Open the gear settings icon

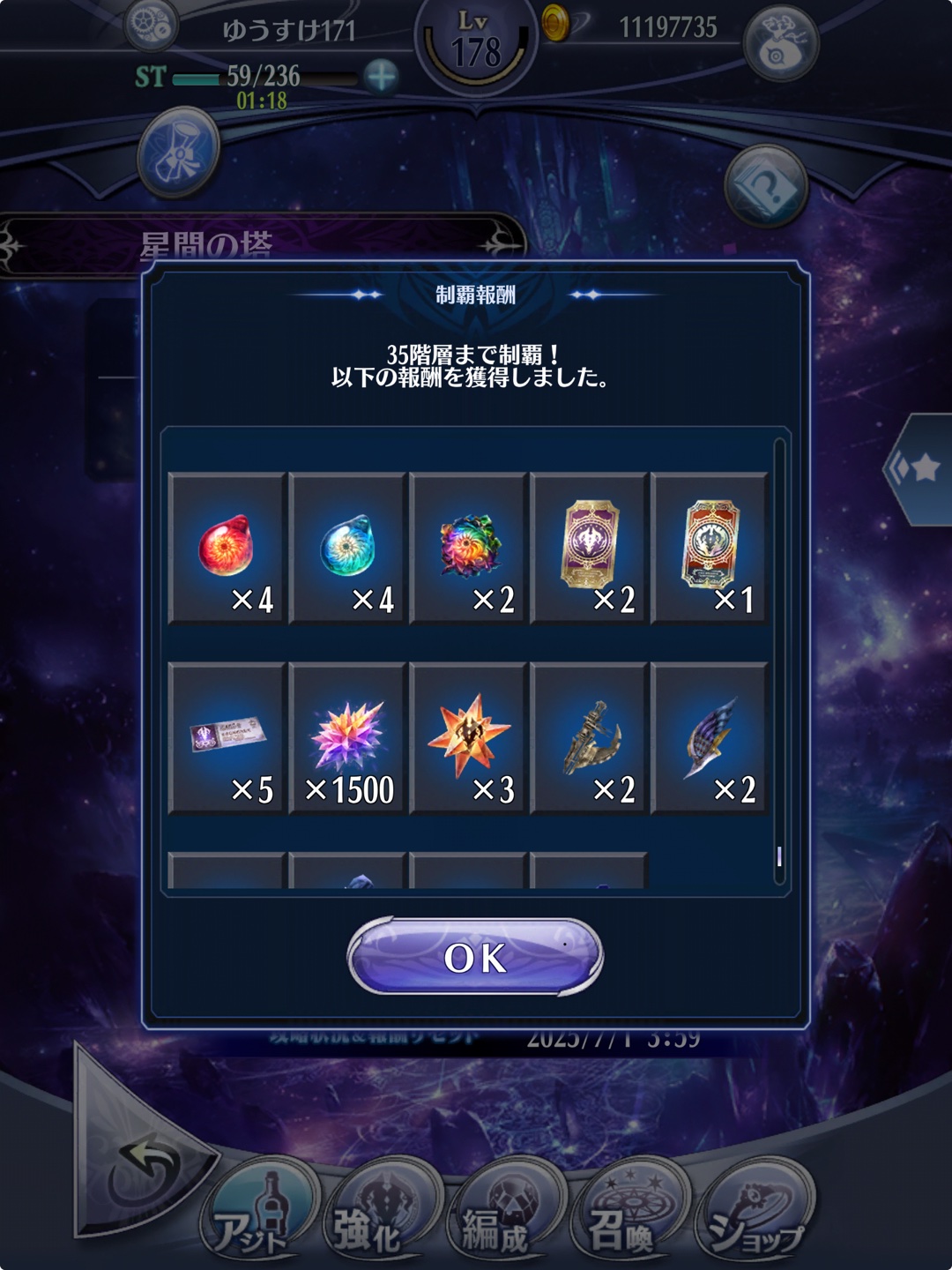coord(151,26)
